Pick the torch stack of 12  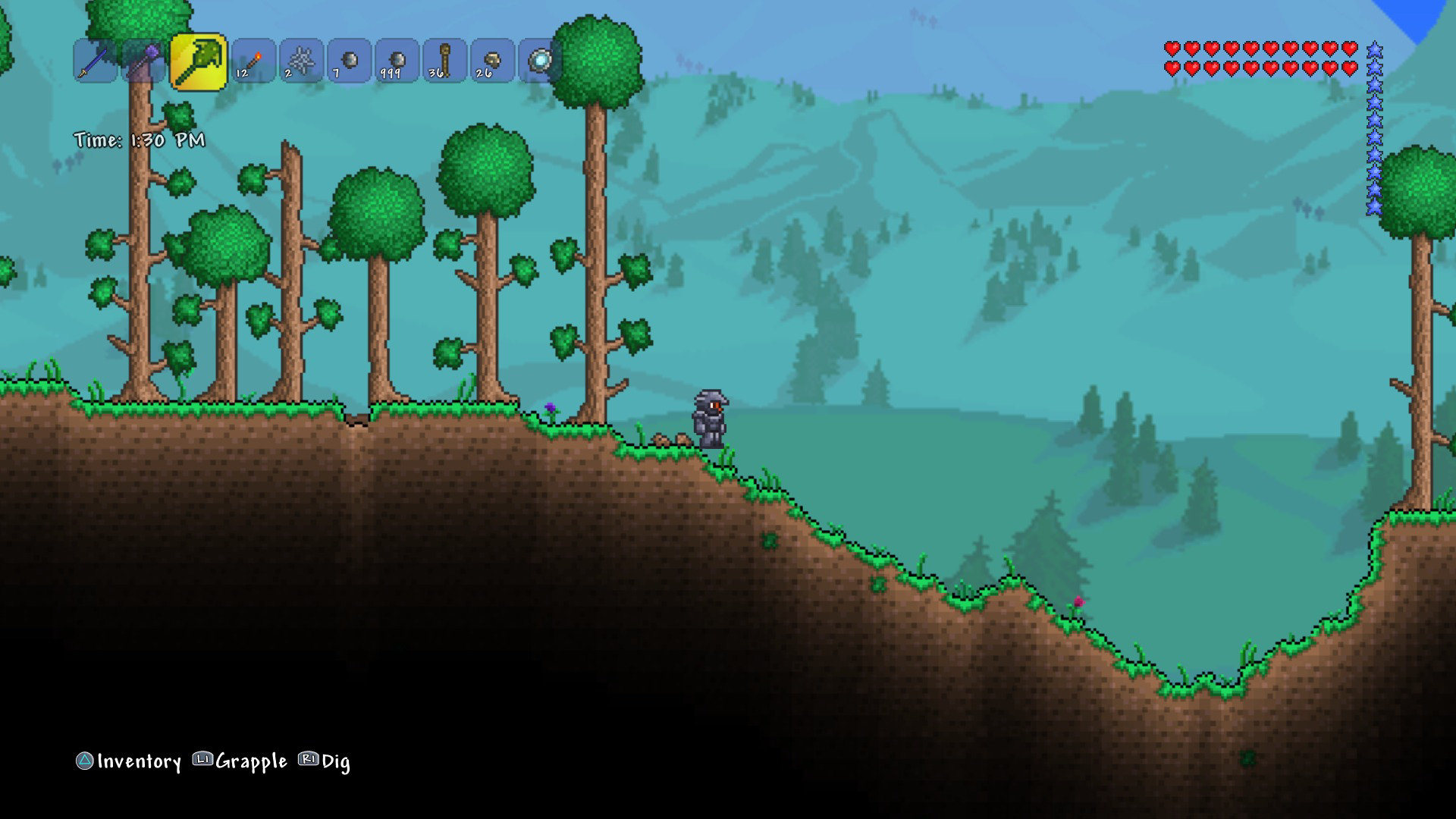pos(253,61)
